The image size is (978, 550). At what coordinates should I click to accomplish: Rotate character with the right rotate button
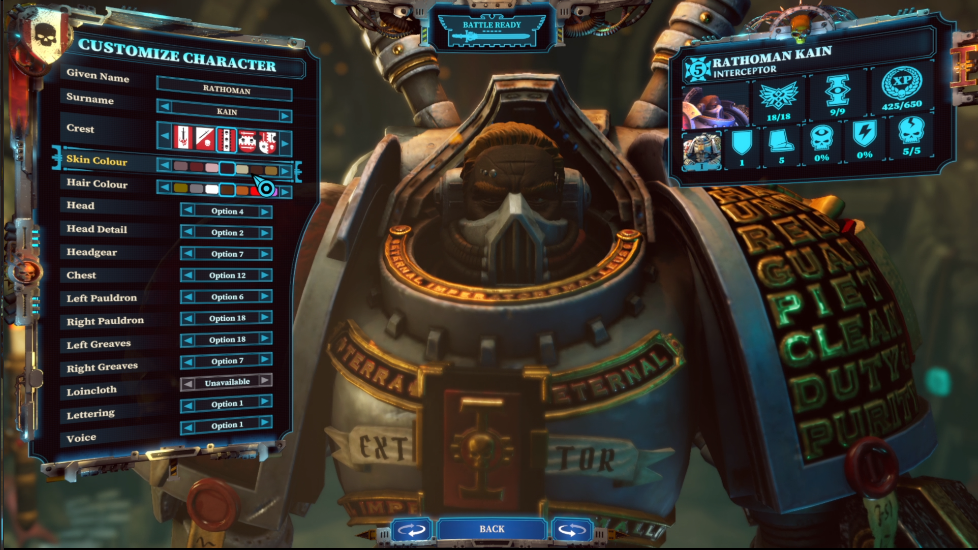click(573, 529)
